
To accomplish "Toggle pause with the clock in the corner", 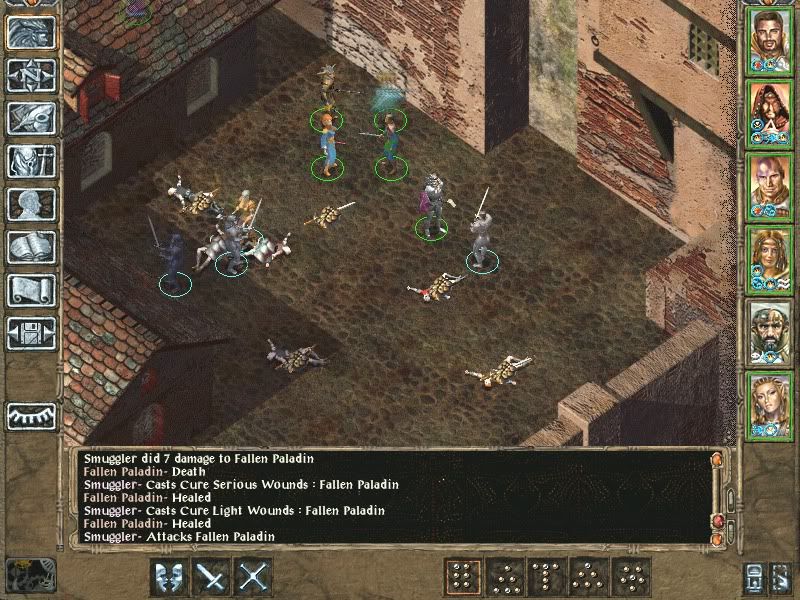I will (x=30, y=574).
